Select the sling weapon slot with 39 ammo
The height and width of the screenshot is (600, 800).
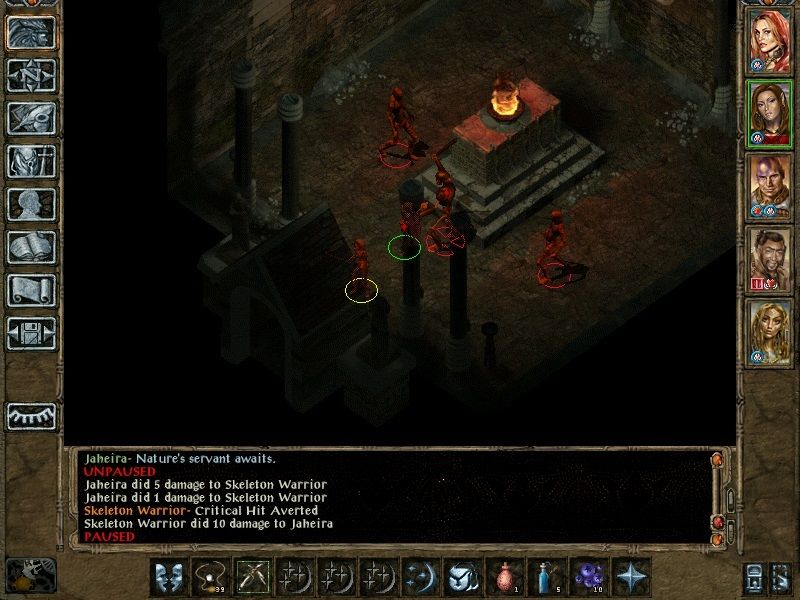click(x=209, y=577)
